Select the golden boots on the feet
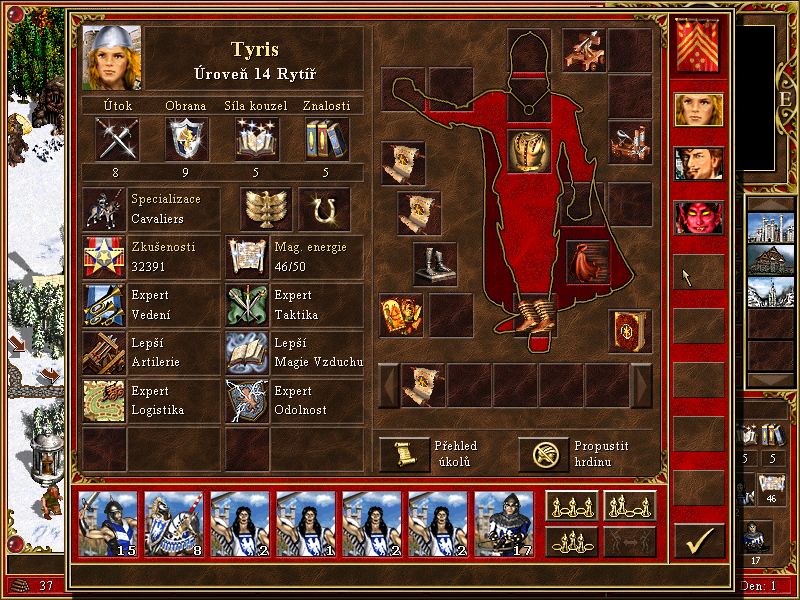Image resolution: width=800 pixels, height=600 pixels. [534, 312]
